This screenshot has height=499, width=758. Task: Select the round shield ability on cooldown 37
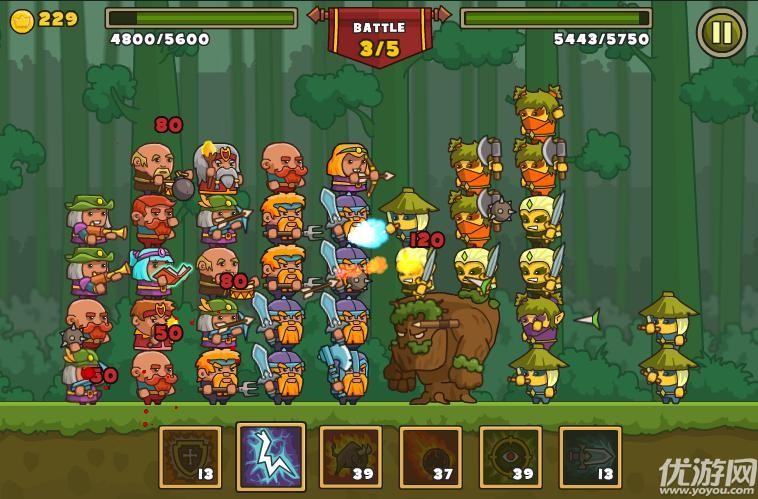coord(430,457)
